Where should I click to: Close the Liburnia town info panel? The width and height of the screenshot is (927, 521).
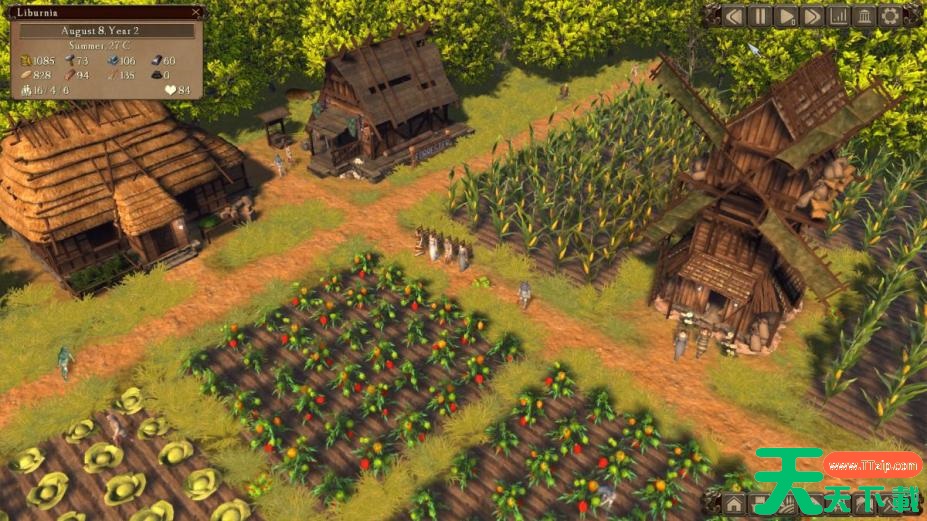(196, 13)
